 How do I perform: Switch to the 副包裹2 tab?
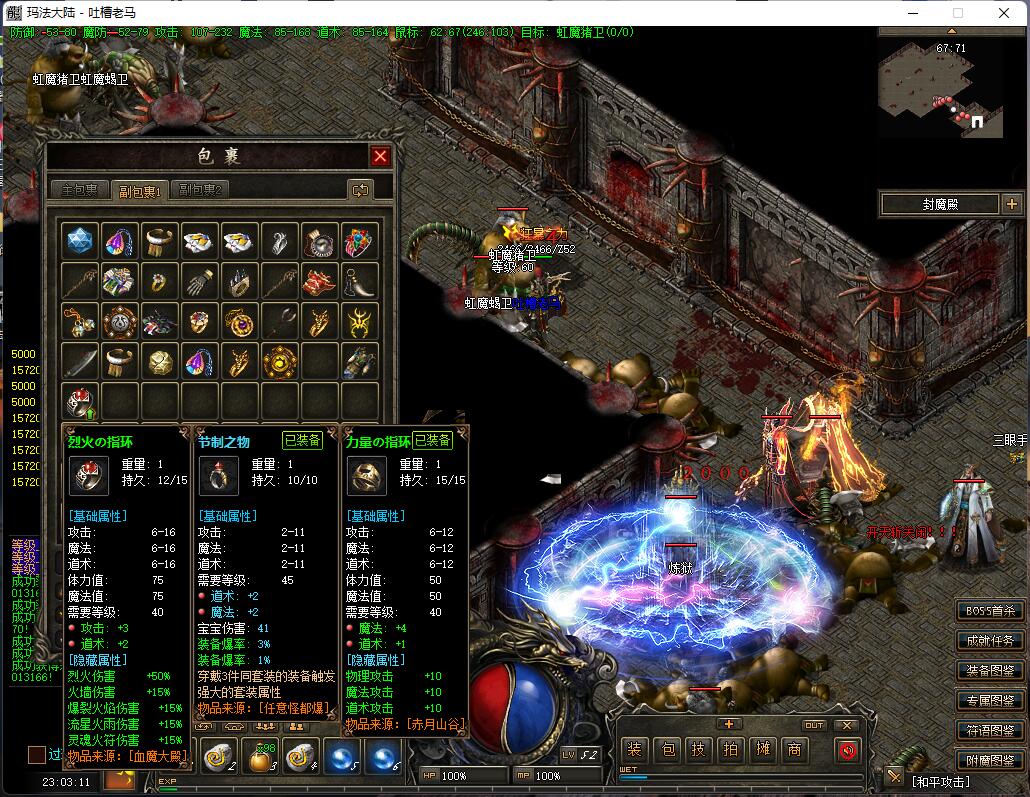point(200,190)
